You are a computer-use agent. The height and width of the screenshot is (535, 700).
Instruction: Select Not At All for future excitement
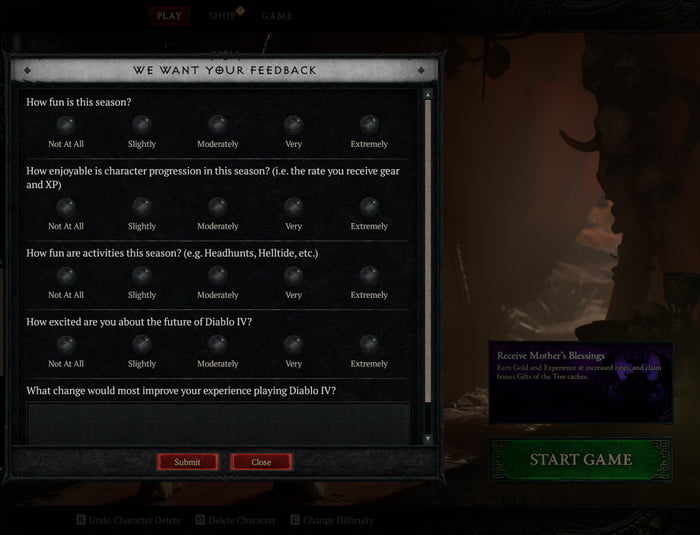66,345
